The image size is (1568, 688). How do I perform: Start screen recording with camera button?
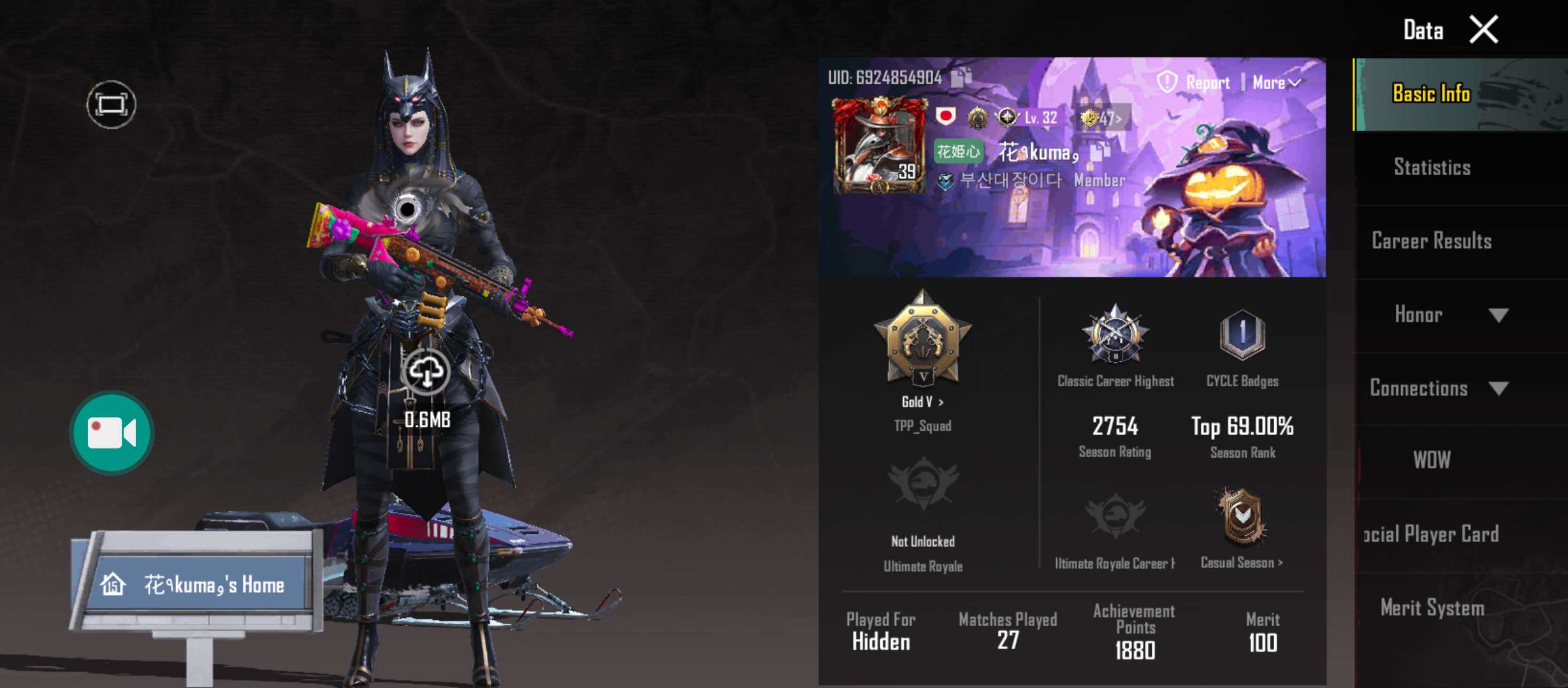[112, 433]
